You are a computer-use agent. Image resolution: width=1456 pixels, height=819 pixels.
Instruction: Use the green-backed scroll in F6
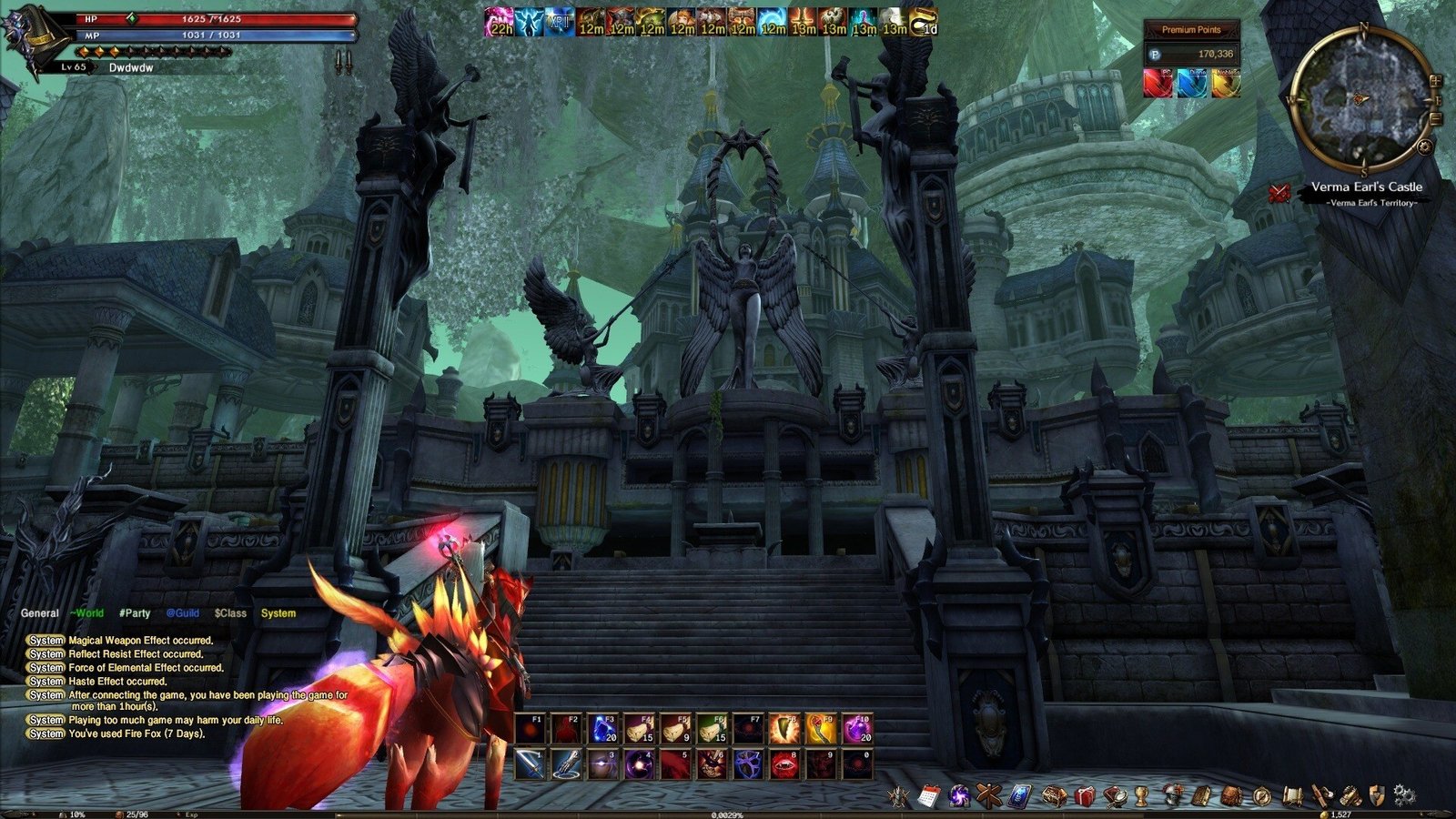(713, 728)
